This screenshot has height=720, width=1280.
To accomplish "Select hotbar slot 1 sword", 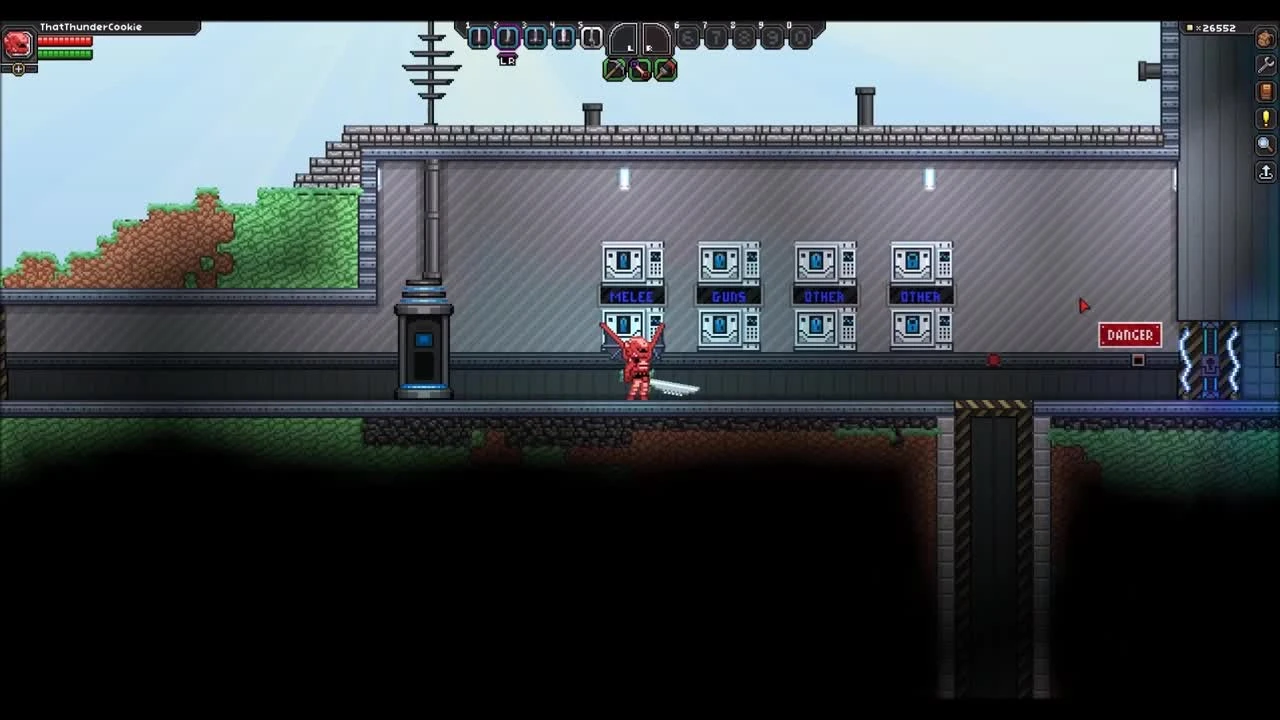I will point(478,36).
